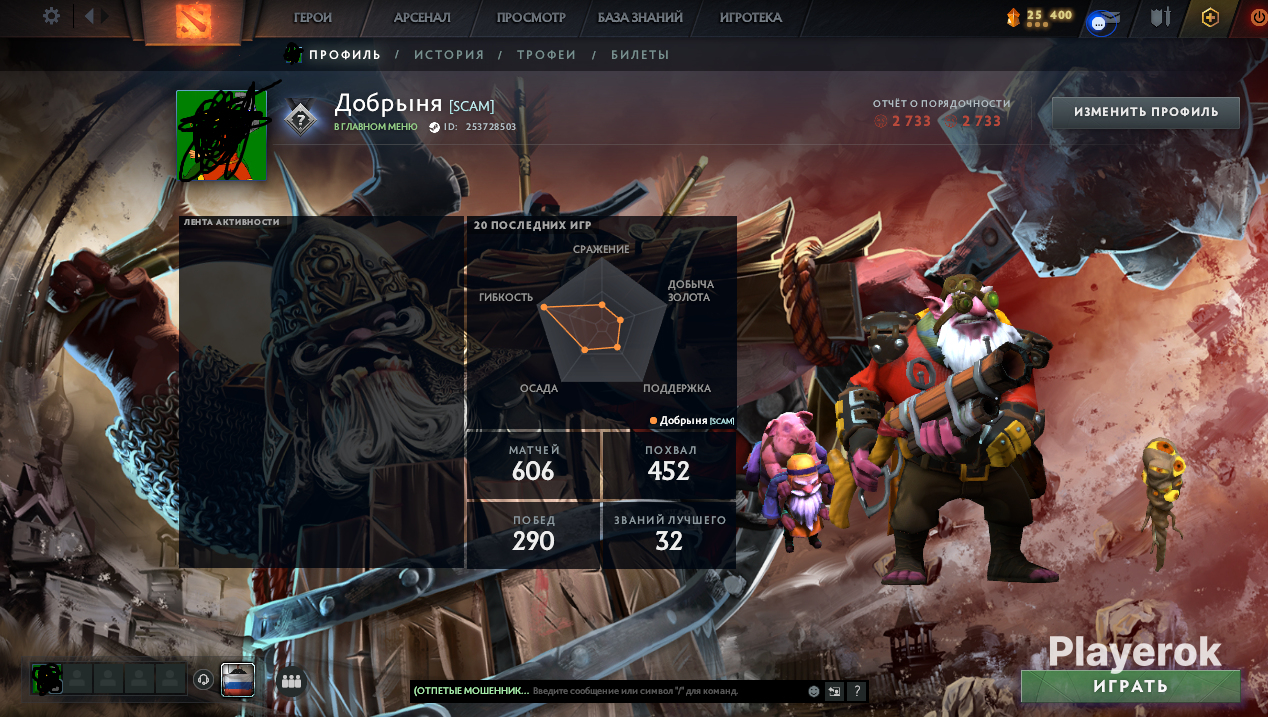Click the ИЗМЕНИТЬ ПРОФИЛЬ button
The image size is (1268, 717).
[x=1146, y=112]
